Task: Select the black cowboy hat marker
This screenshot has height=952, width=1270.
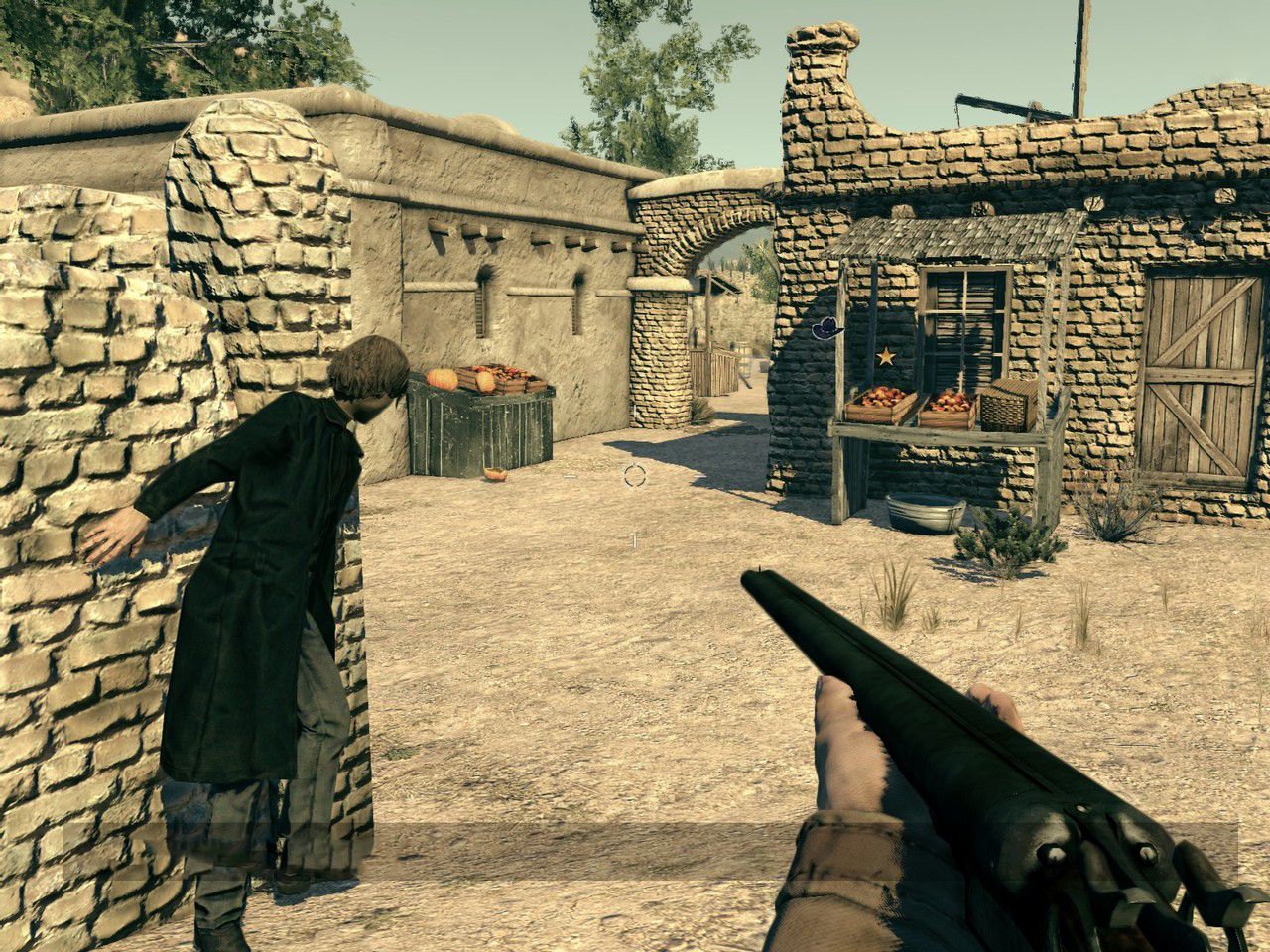Action: coord(826,328)
